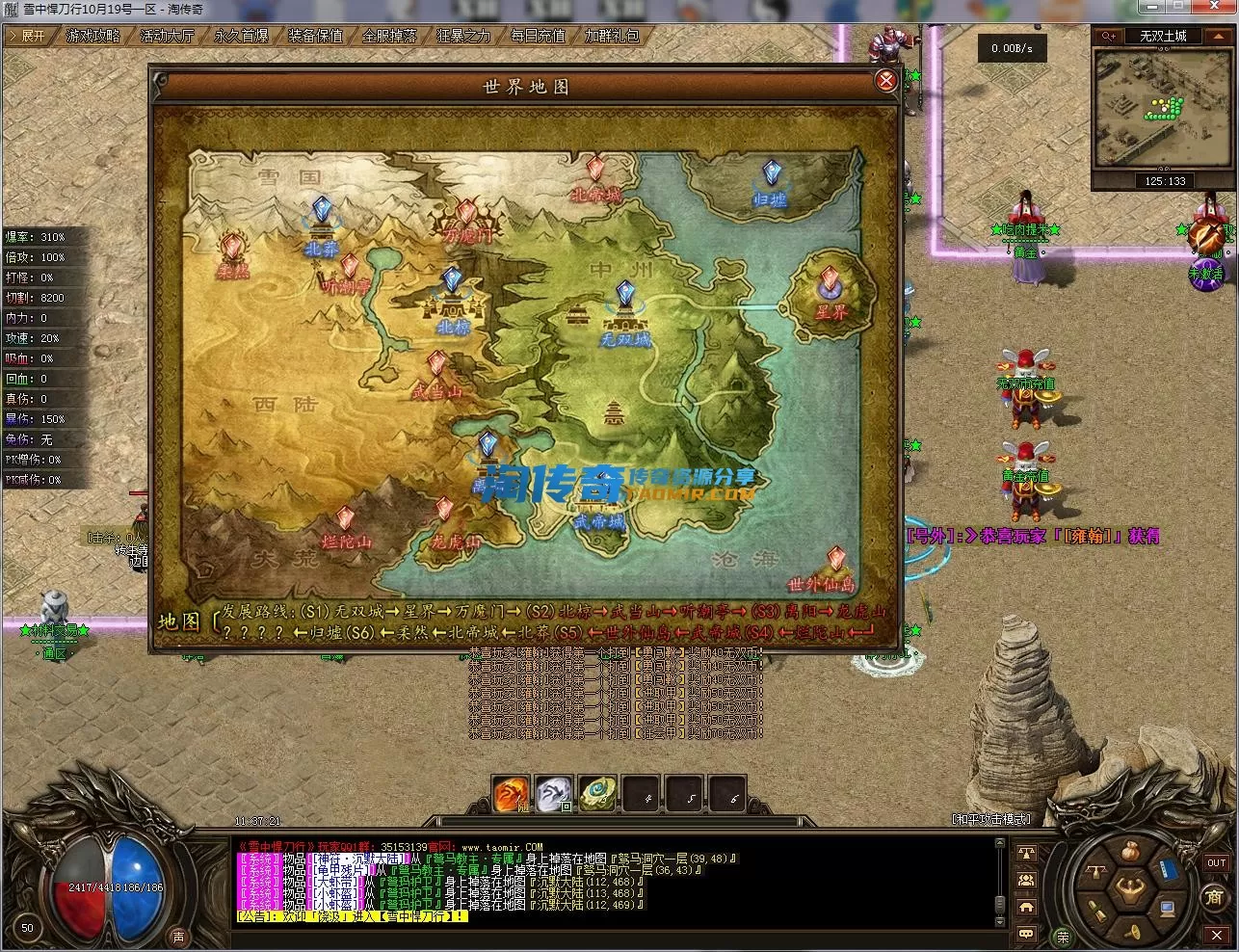Use the green swirl stone in hotbar
1239x952 pixels.
pos(597,794)
